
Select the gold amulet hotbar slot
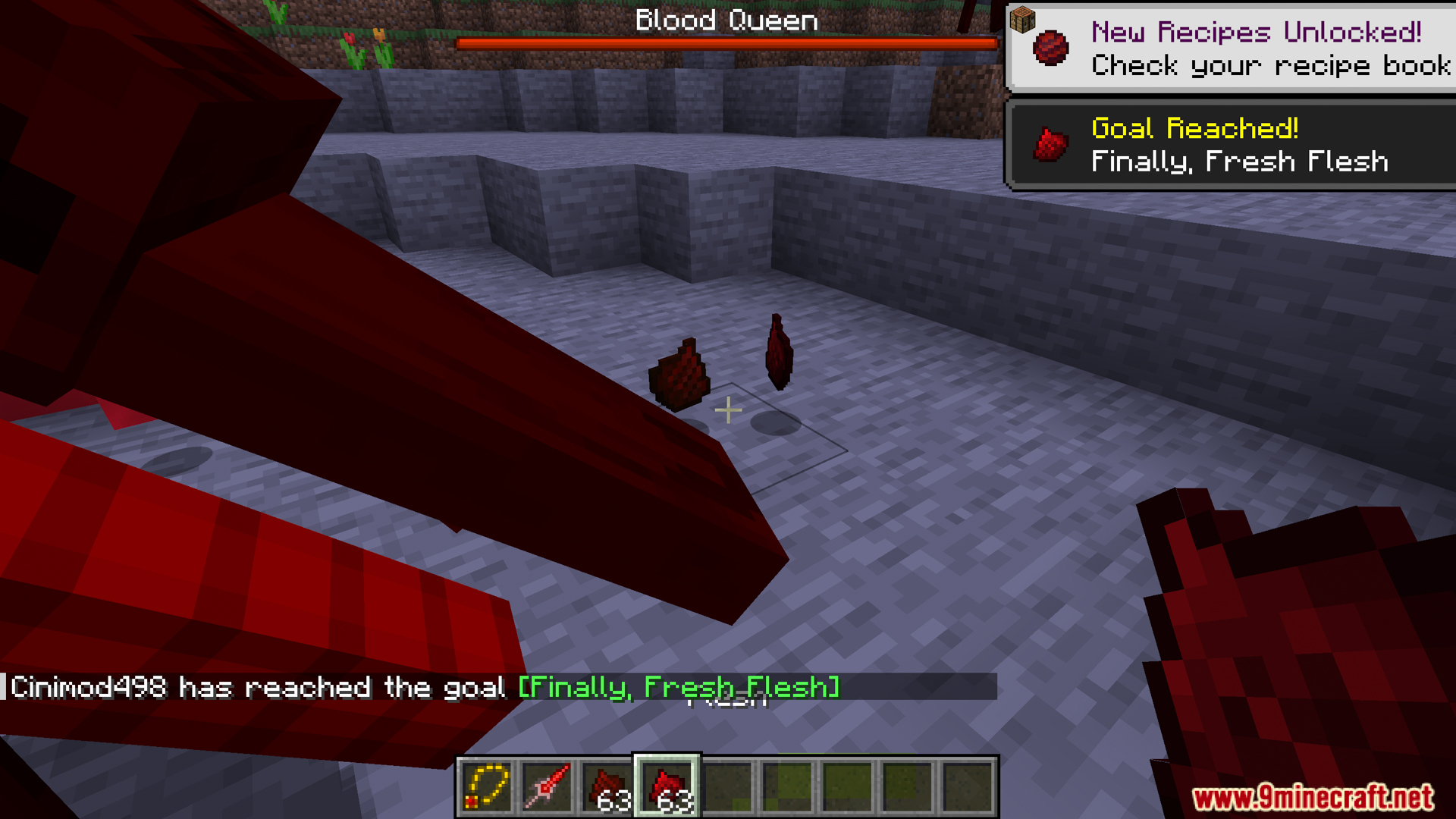[x=486, y=786]
